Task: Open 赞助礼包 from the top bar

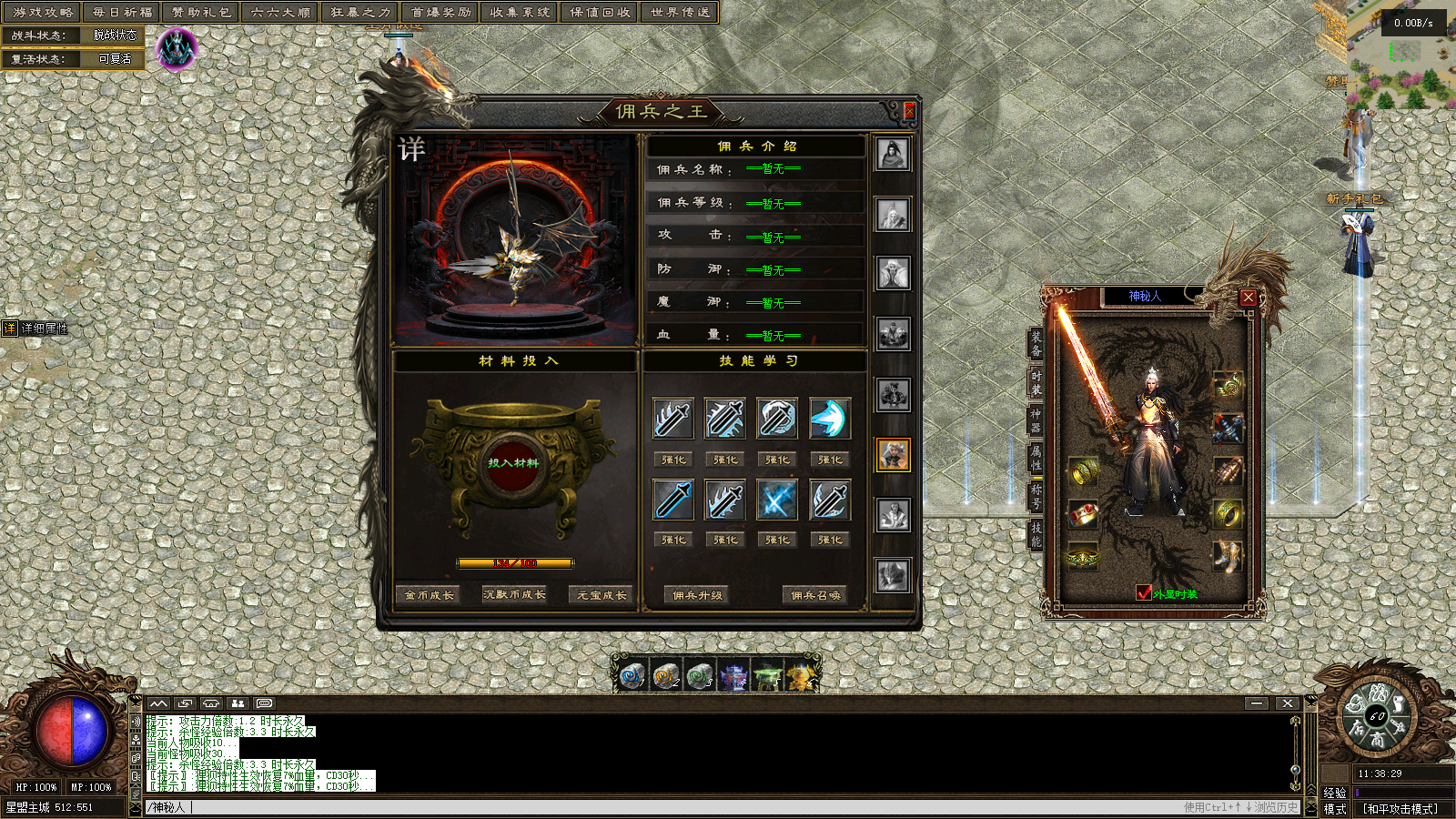Action: 201,13
